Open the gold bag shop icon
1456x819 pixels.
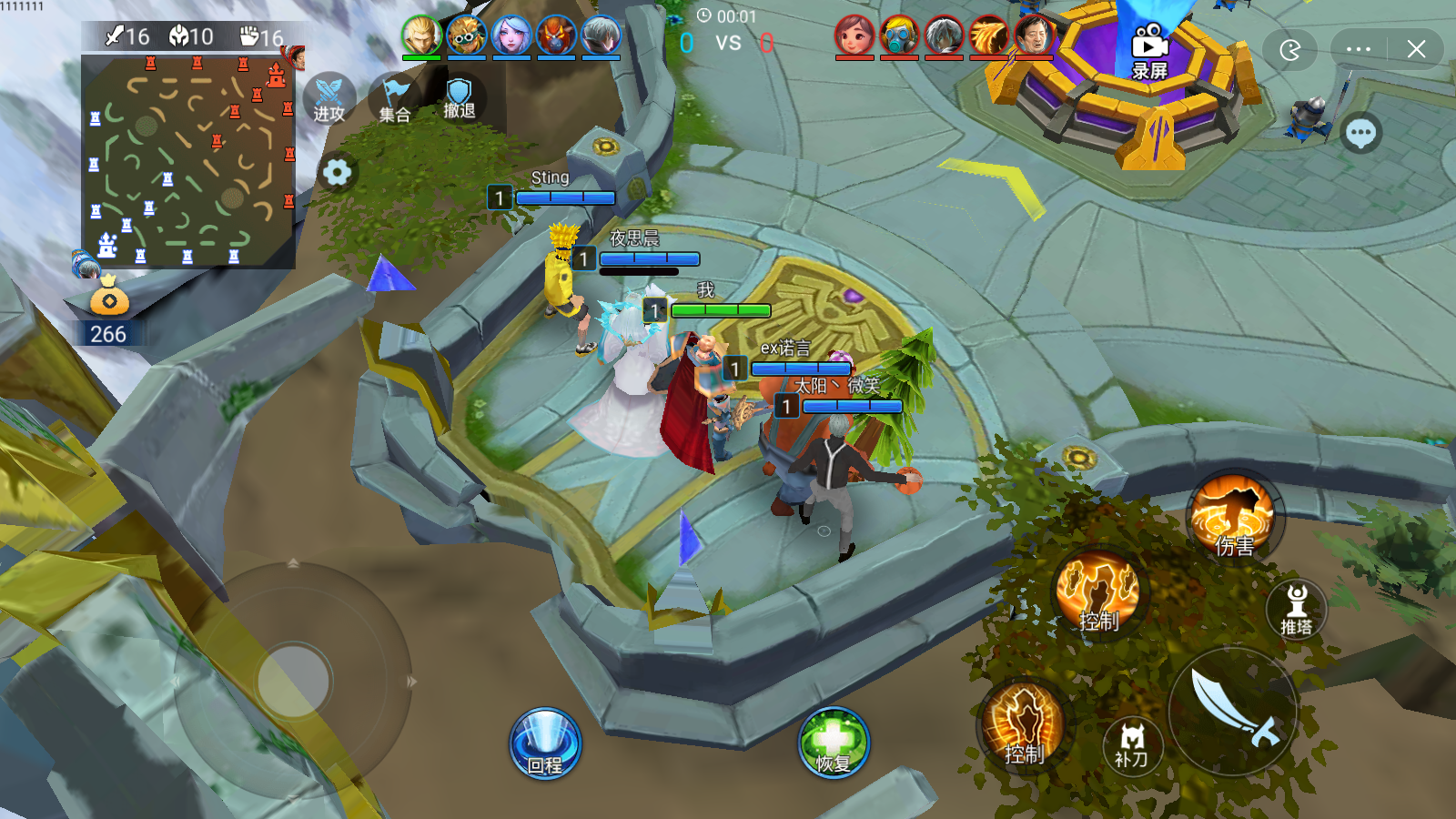pyautogui.click(x=109, y=295)
